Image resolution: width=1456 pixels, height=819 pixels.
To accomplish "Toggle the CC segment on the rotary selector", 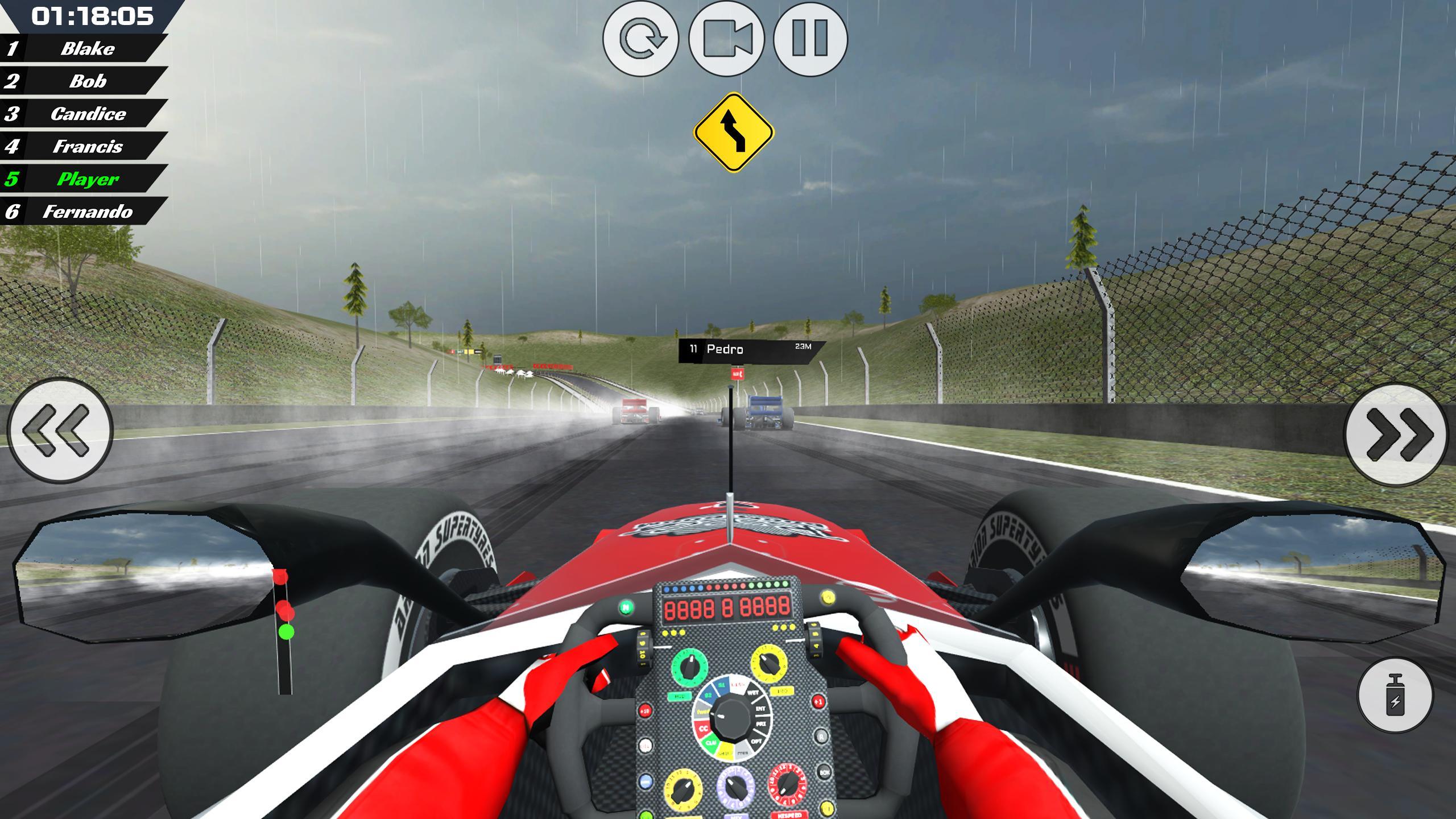I will pyautogui.click(x=704, y=729).
